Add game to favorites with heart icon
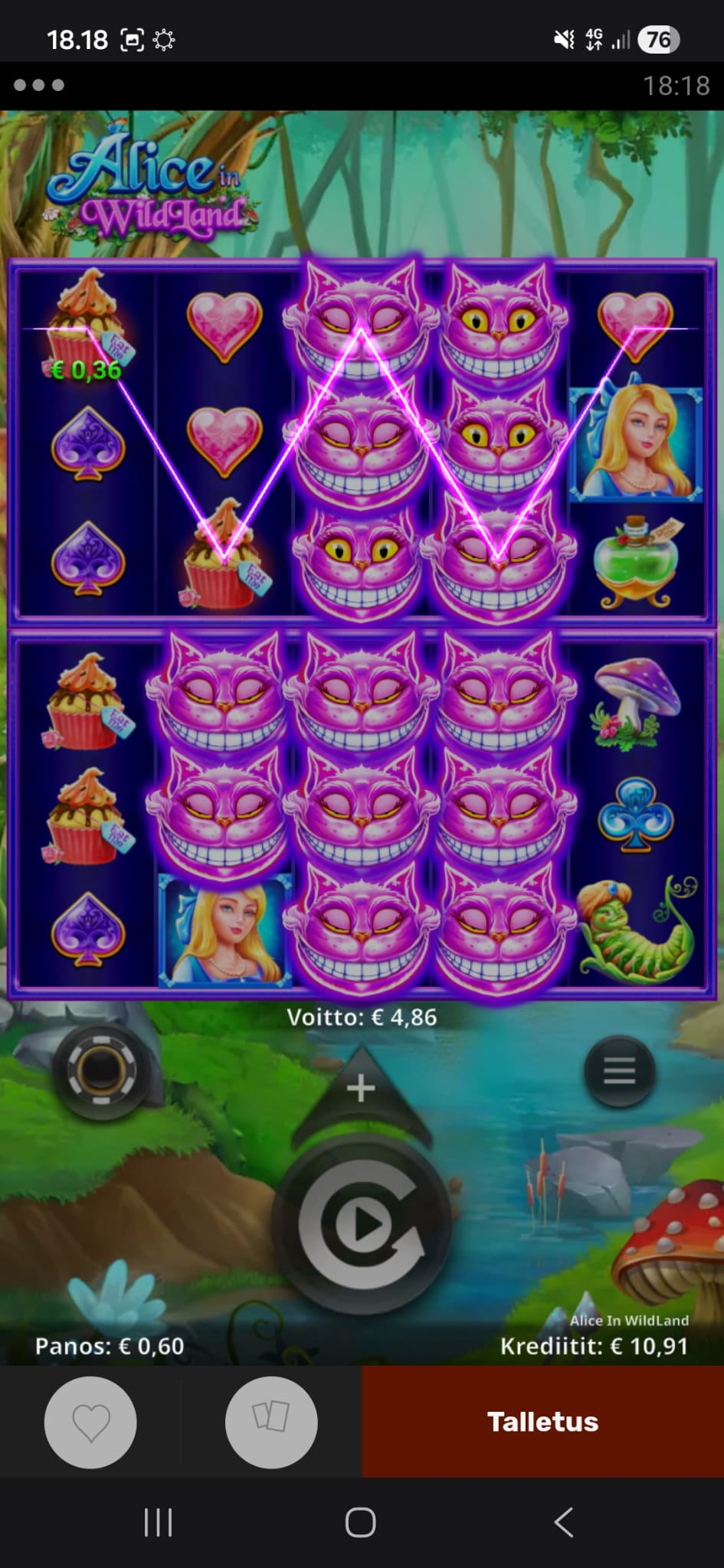The image size is (724, 1568). [x=90, y=1422]
